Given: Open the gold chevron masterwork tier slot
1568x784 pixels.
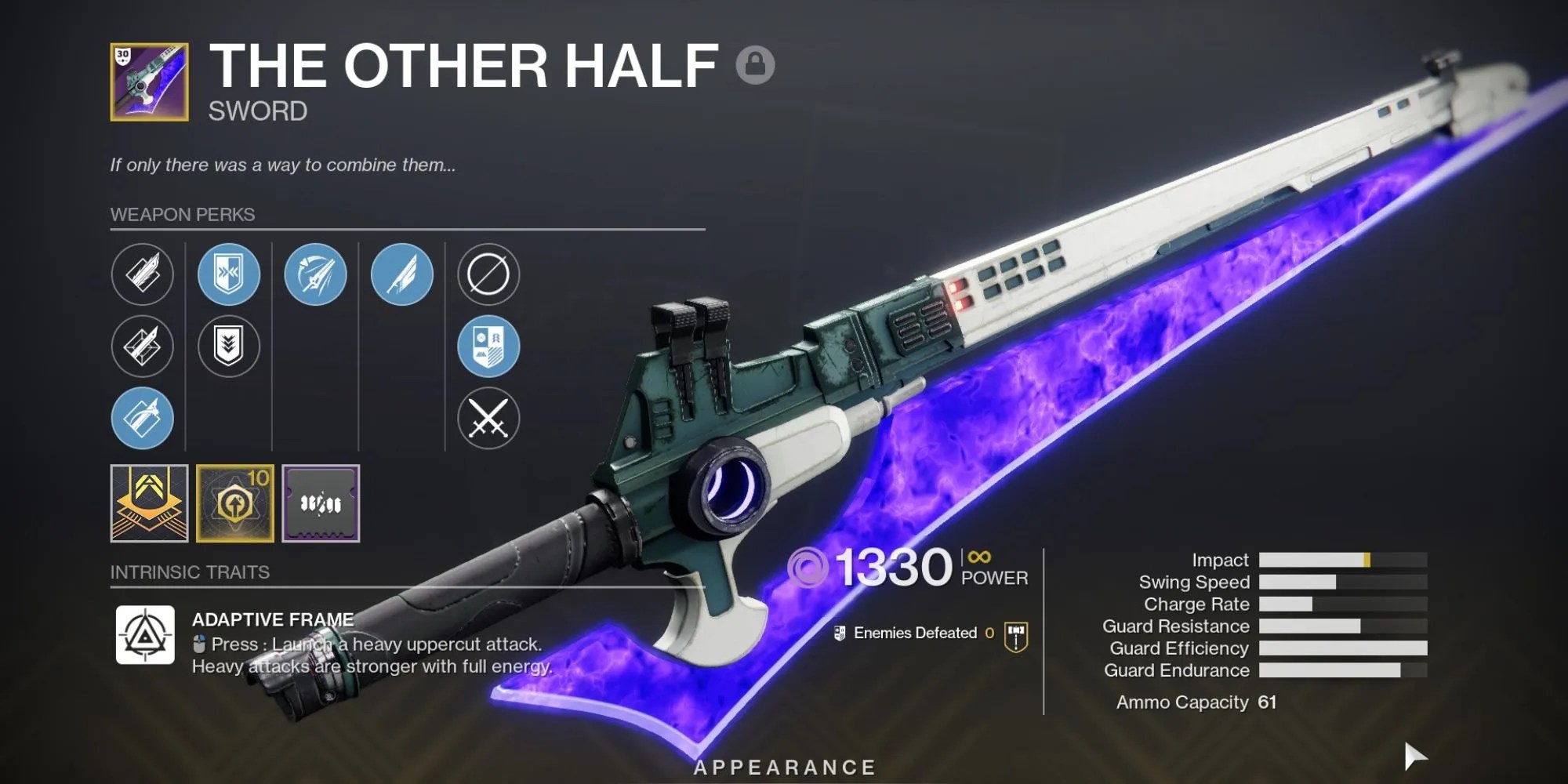Looking at the screenshot, I should (149, 503).
